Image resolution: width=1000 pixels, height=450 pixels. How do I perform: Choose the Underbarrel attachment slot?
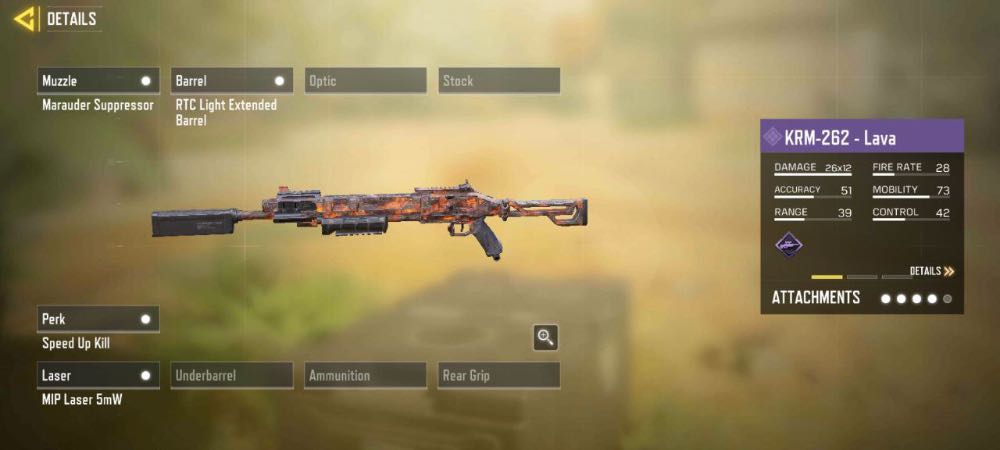(x=231, y=376)
